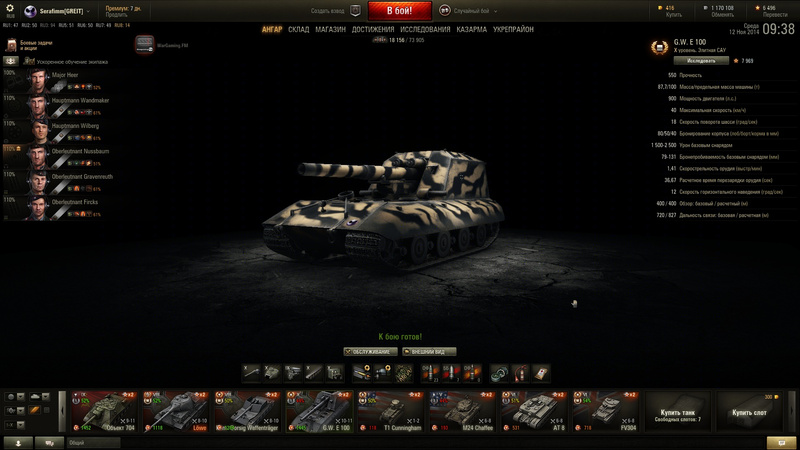This screenshot has height=450, width=800.
Task: Open the Случайный бой battle mode dropdown
Action: [x=470, y=10]
